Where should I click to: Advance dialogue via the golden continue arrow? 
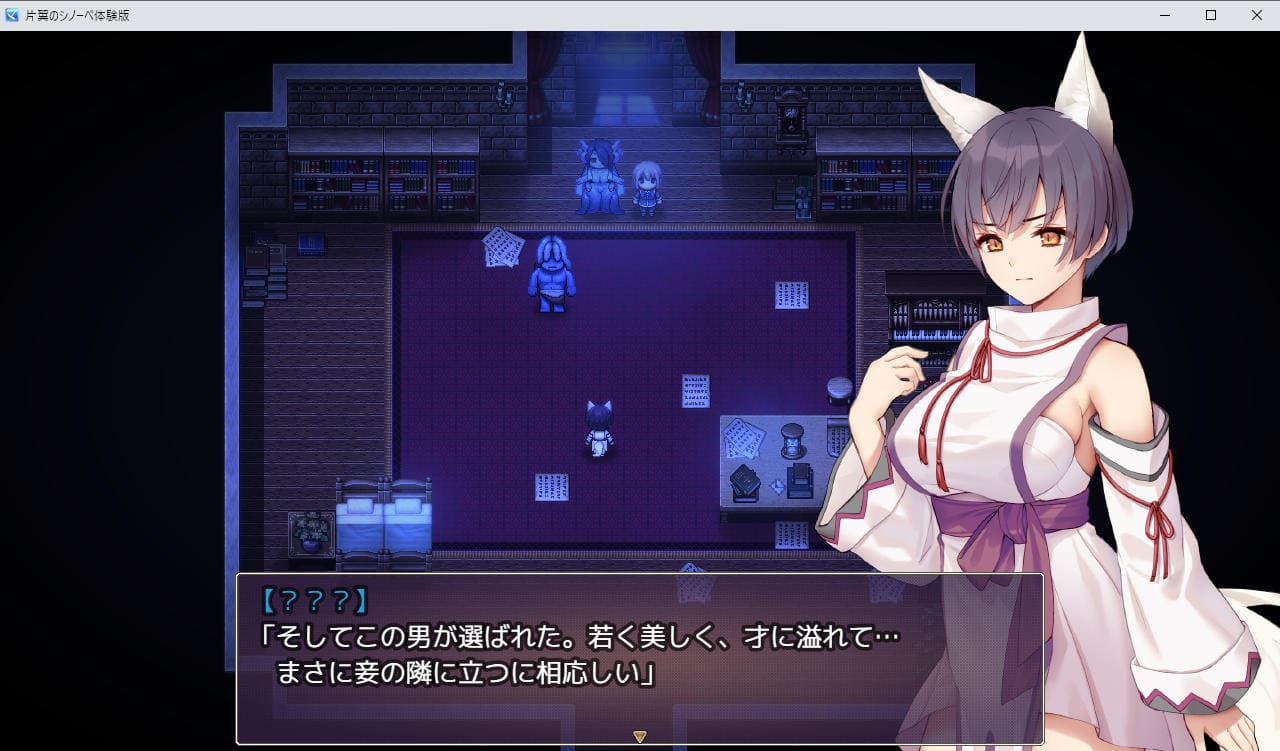pos(640,737)
